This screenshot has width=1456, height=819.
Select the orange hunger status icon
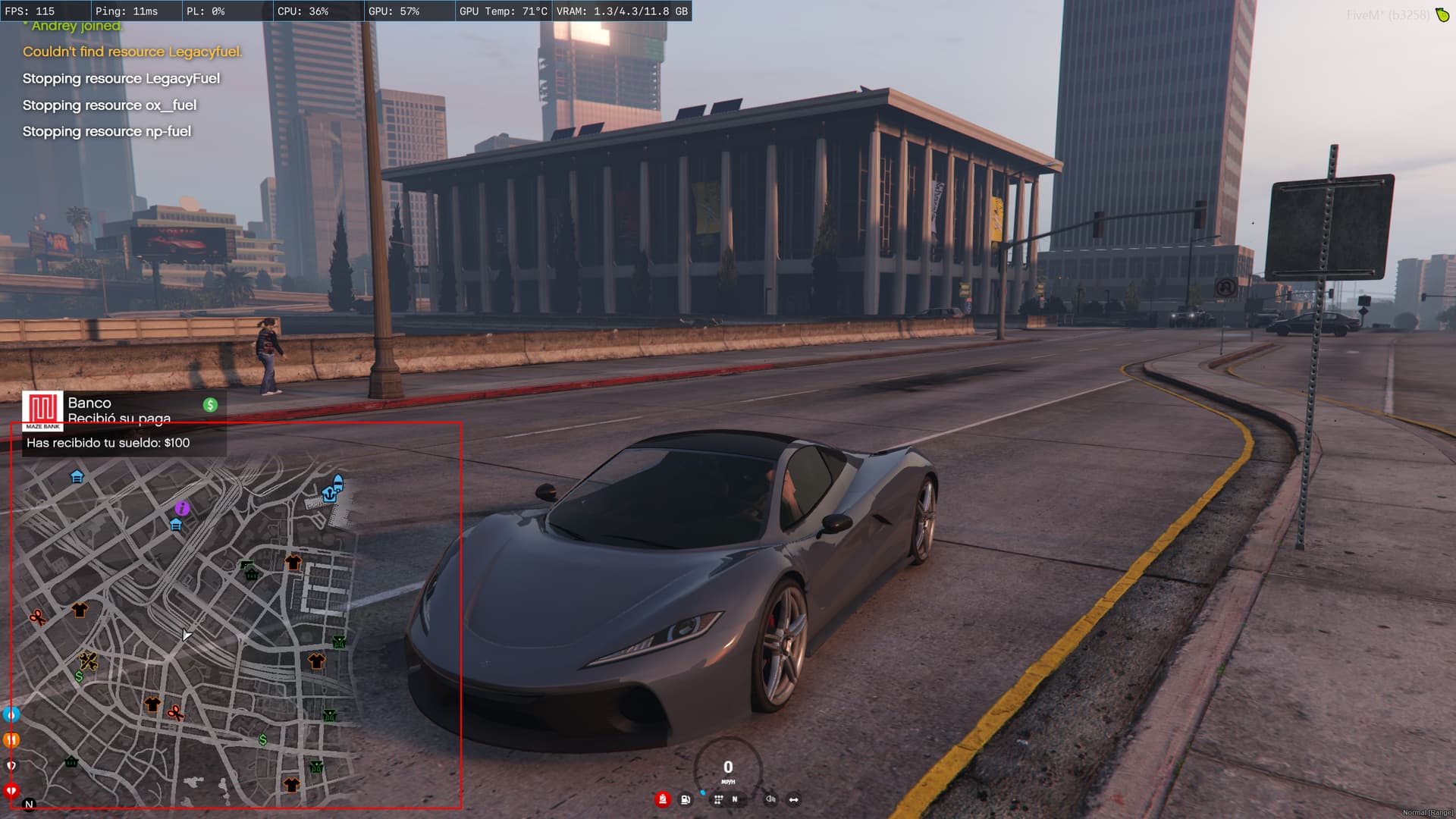pos(11,739)
